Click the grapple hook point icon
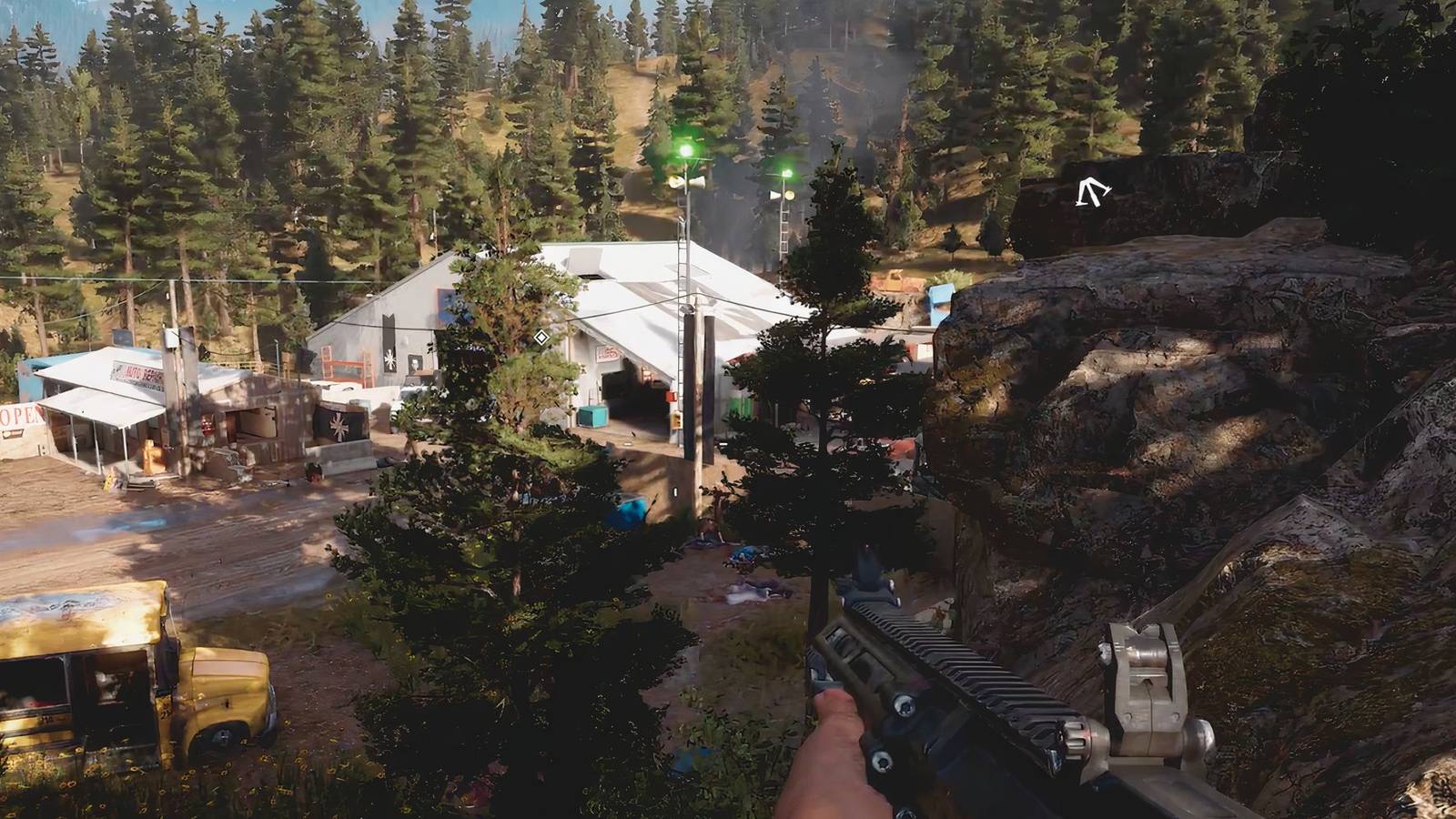 1090,193
